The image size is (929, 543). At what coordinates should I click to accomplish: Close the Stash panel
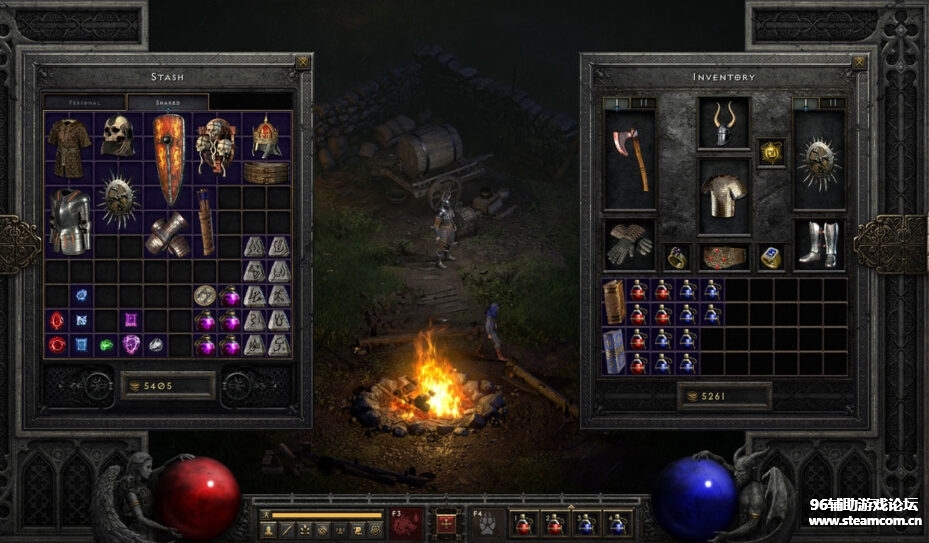point(303,62)
